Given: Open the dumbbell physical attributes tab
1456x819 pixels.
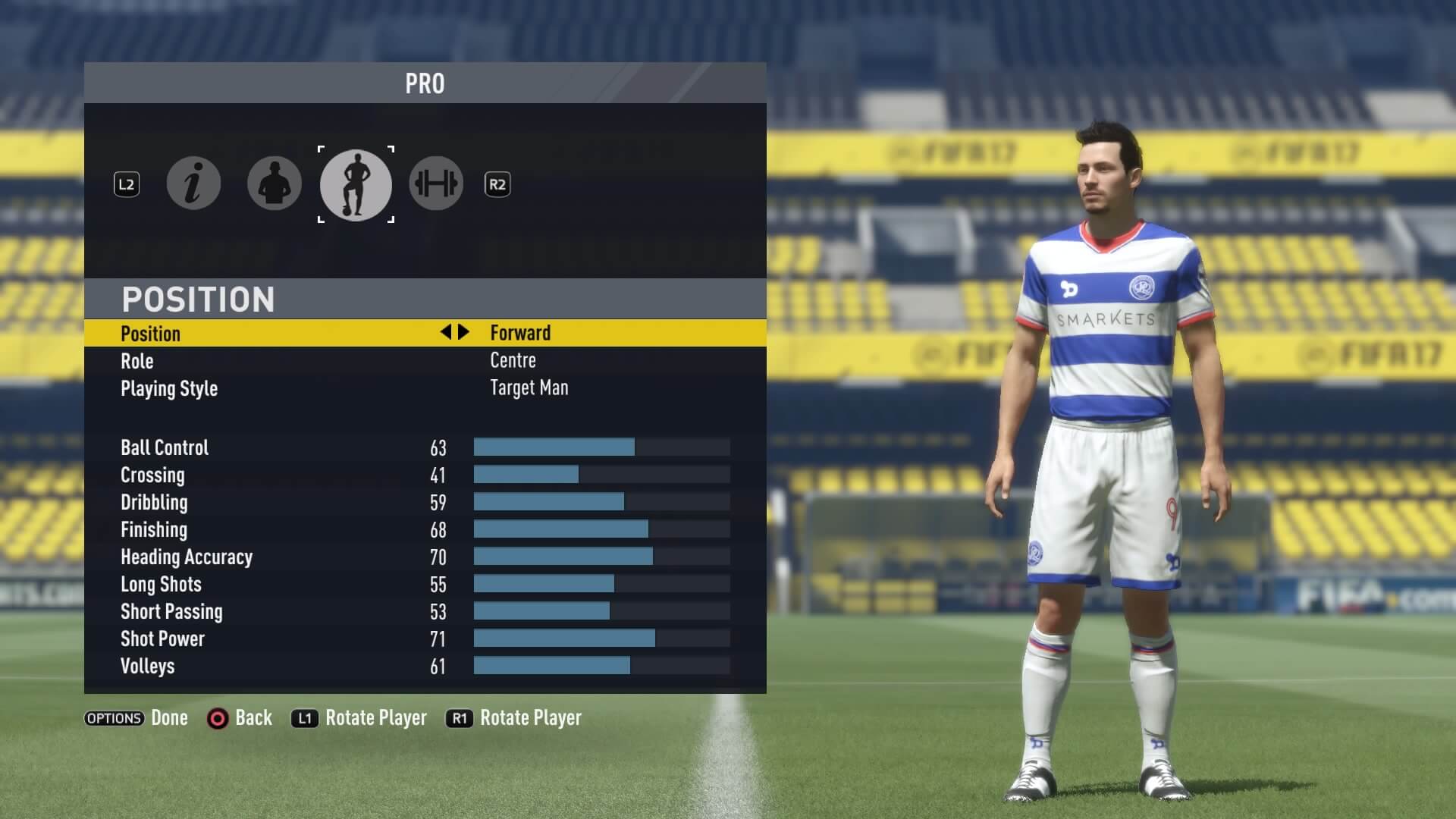Looking at the screenshot, I should tap(436, 184).
